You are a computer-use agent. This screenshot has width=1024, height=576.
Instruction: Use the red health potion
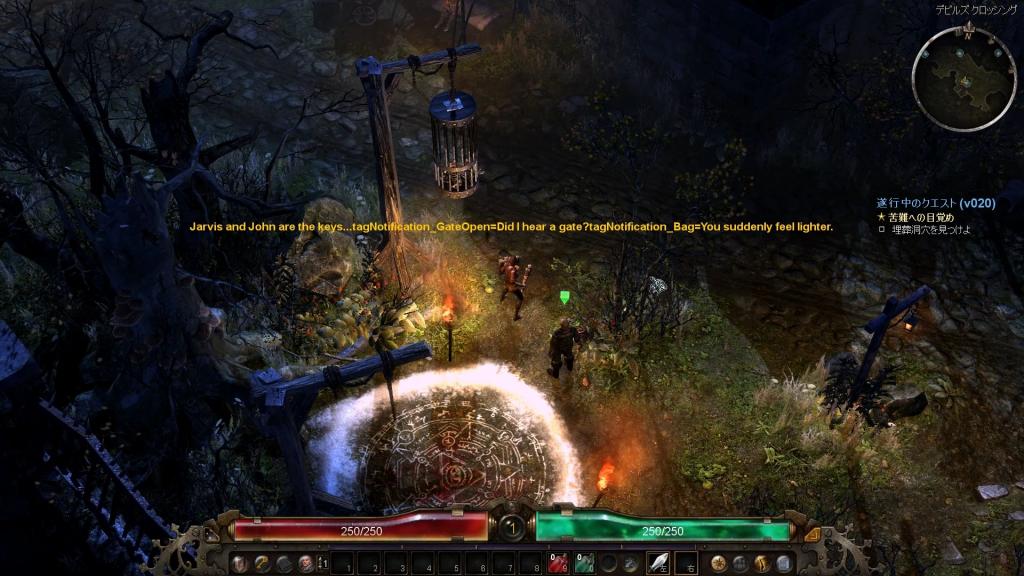556,564
